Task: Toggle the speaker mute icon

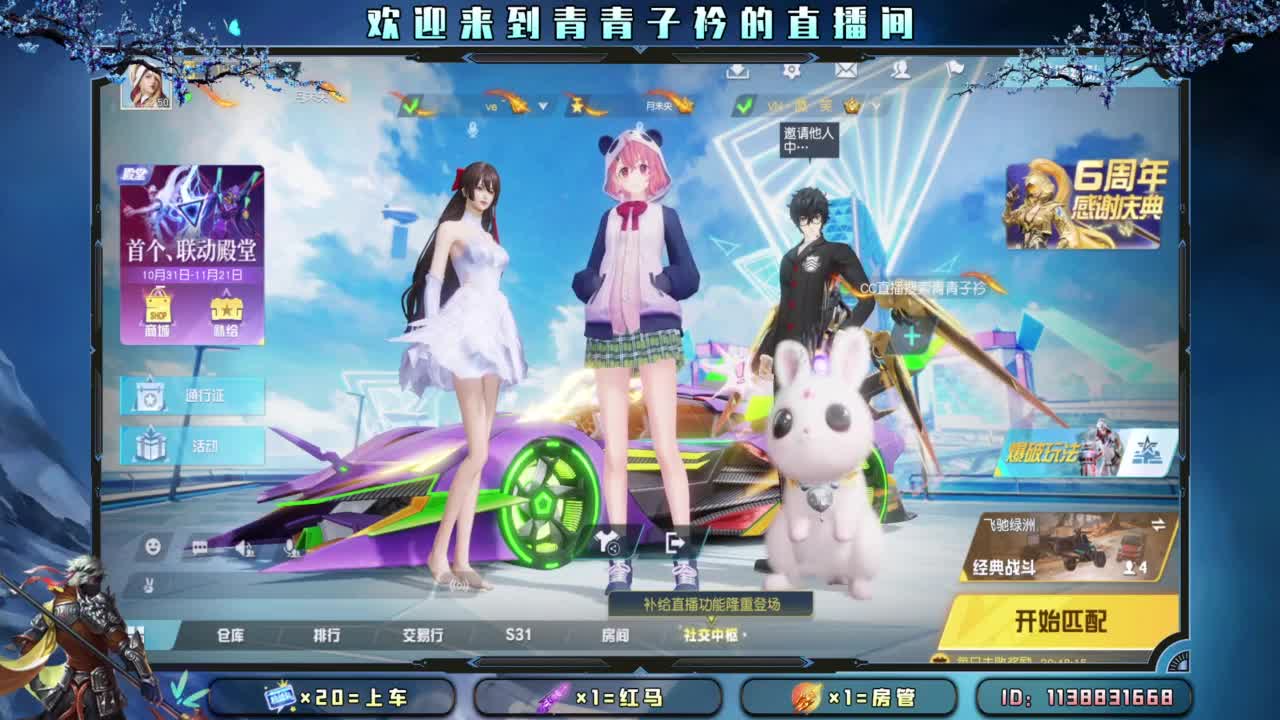Action: (243, 548)
